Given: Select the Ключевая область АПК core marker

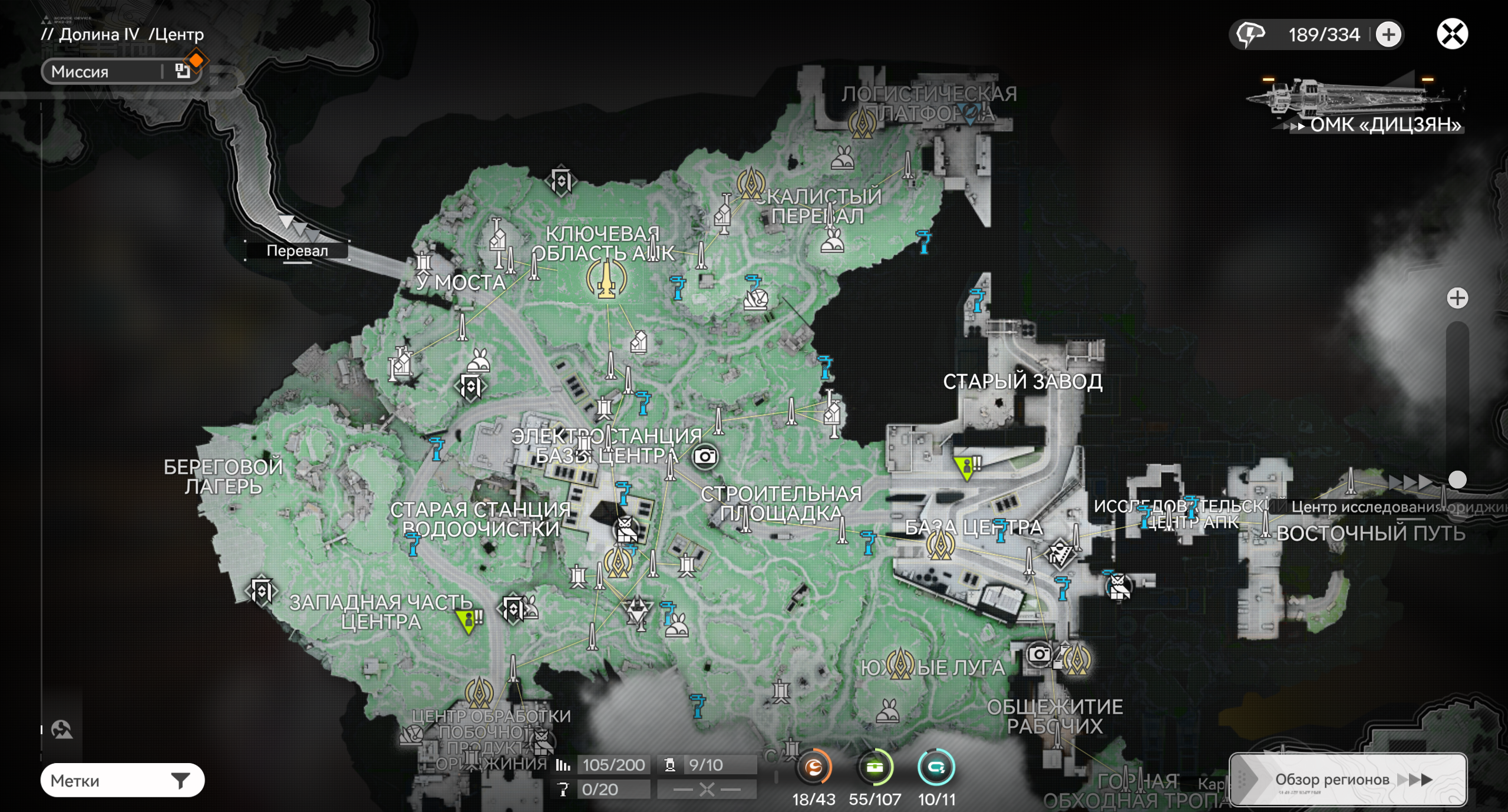Looking at the screenshot, I should [606, 279].
